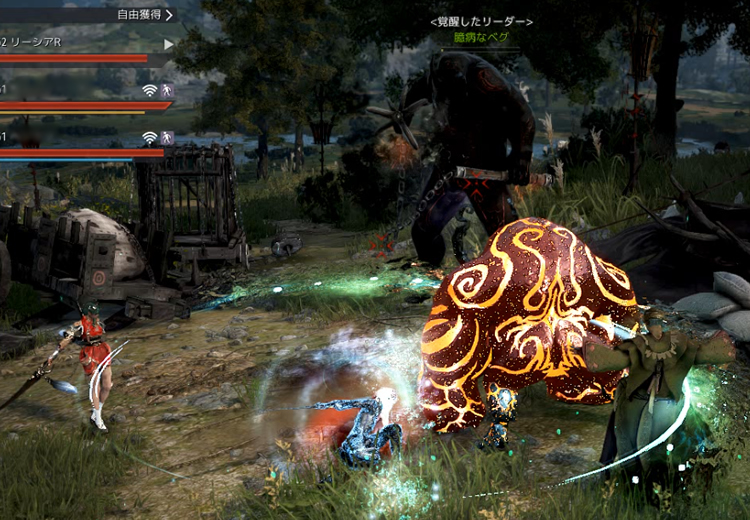Select party member リーシアR in party list
This screenshot has width=750, height=520.
click(36, 43)
